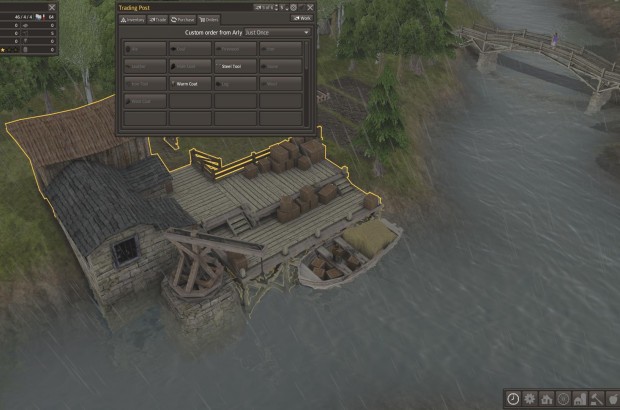Screen dimensions: 620x410
Task: Select the Purchase tab
Action: 182,18
